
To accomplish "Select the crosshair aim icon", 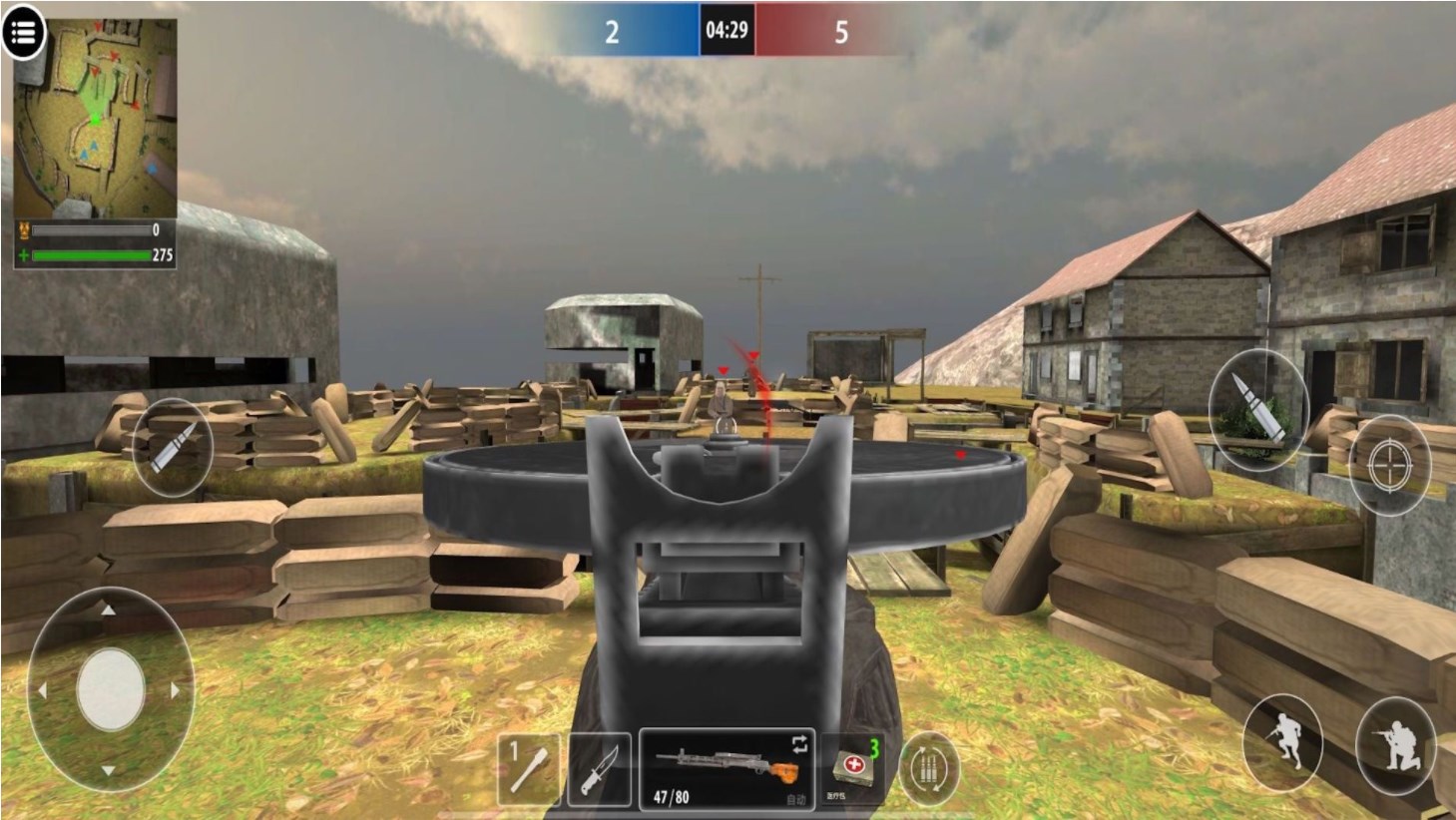I will coord(1389,467).
